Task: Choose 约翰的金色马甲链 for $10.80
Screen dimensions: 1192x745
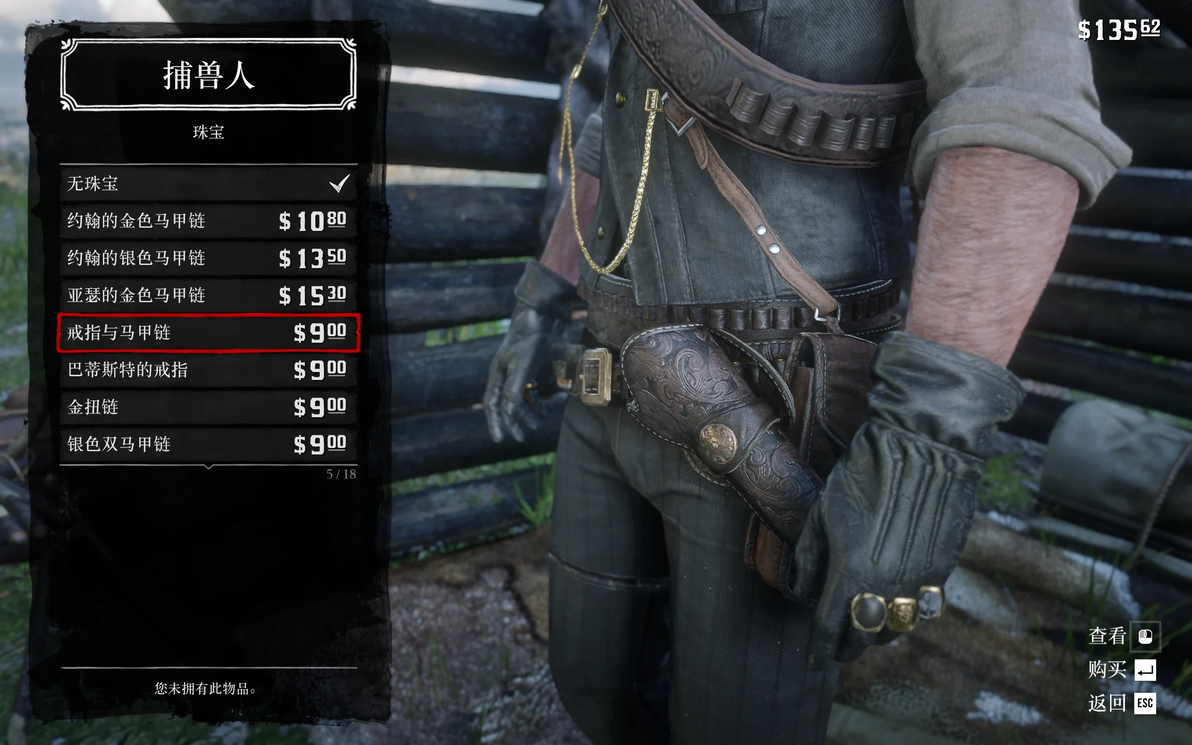Action: (208, 221)
